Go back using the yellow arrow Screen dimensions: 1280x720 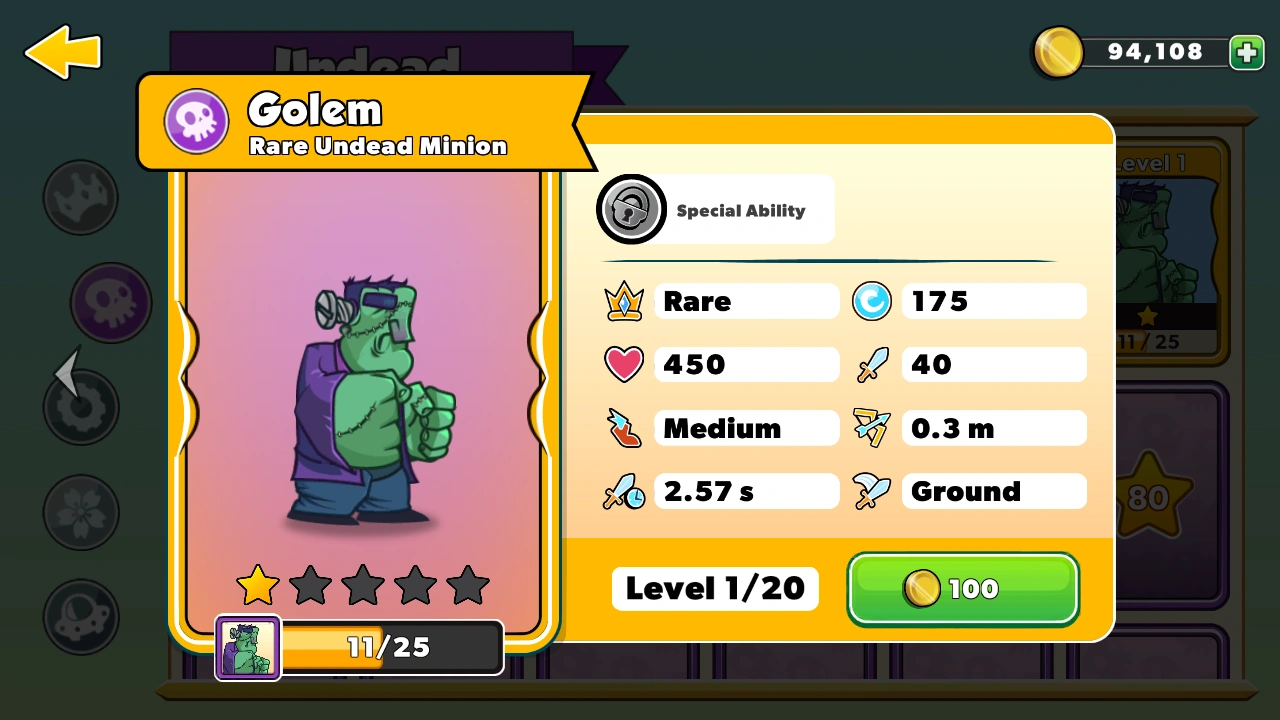pyautogui.click(x=62, y=51)
